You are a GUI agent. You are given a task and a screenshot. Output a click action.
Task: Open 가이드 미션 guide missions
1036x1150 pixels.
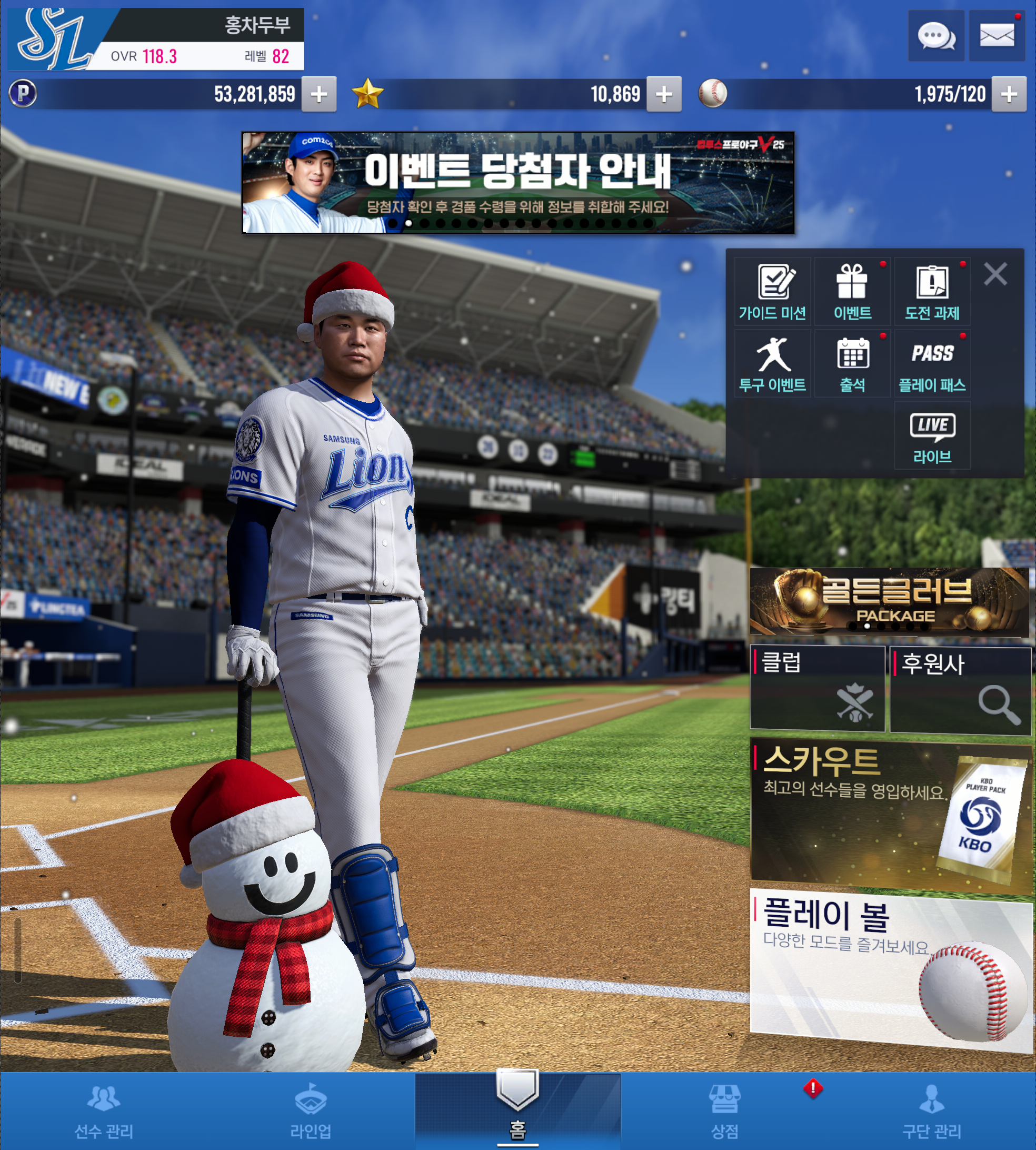772,292
